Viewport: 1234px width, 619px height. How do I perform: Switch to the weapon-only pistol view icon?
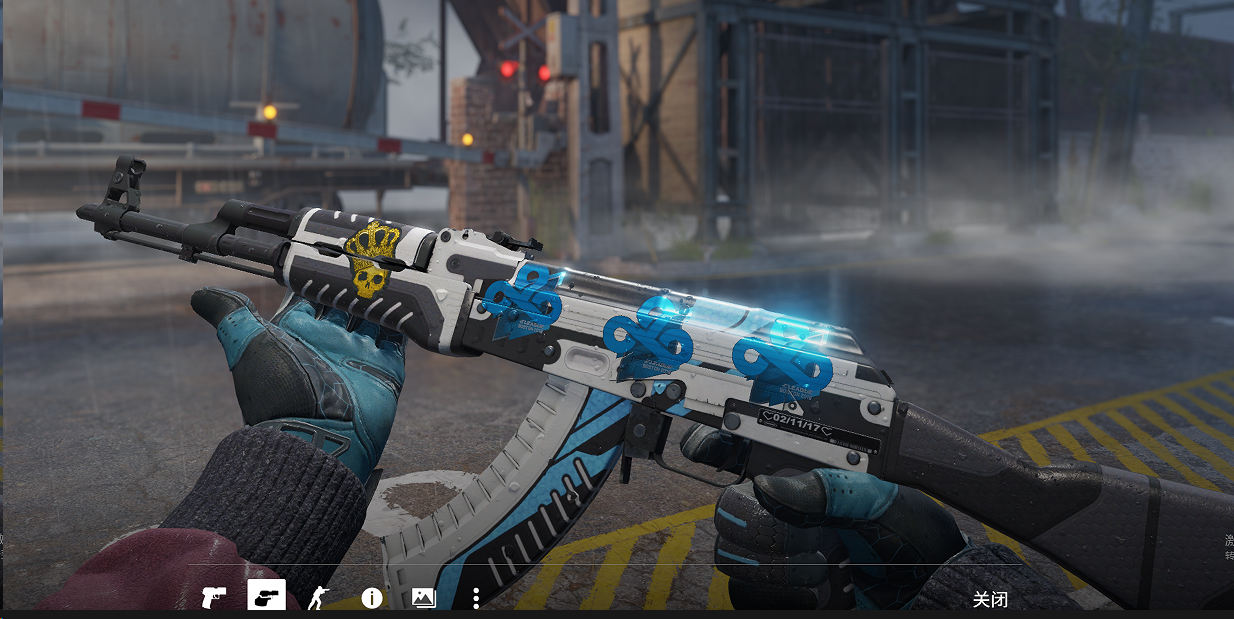coord(214,598)
